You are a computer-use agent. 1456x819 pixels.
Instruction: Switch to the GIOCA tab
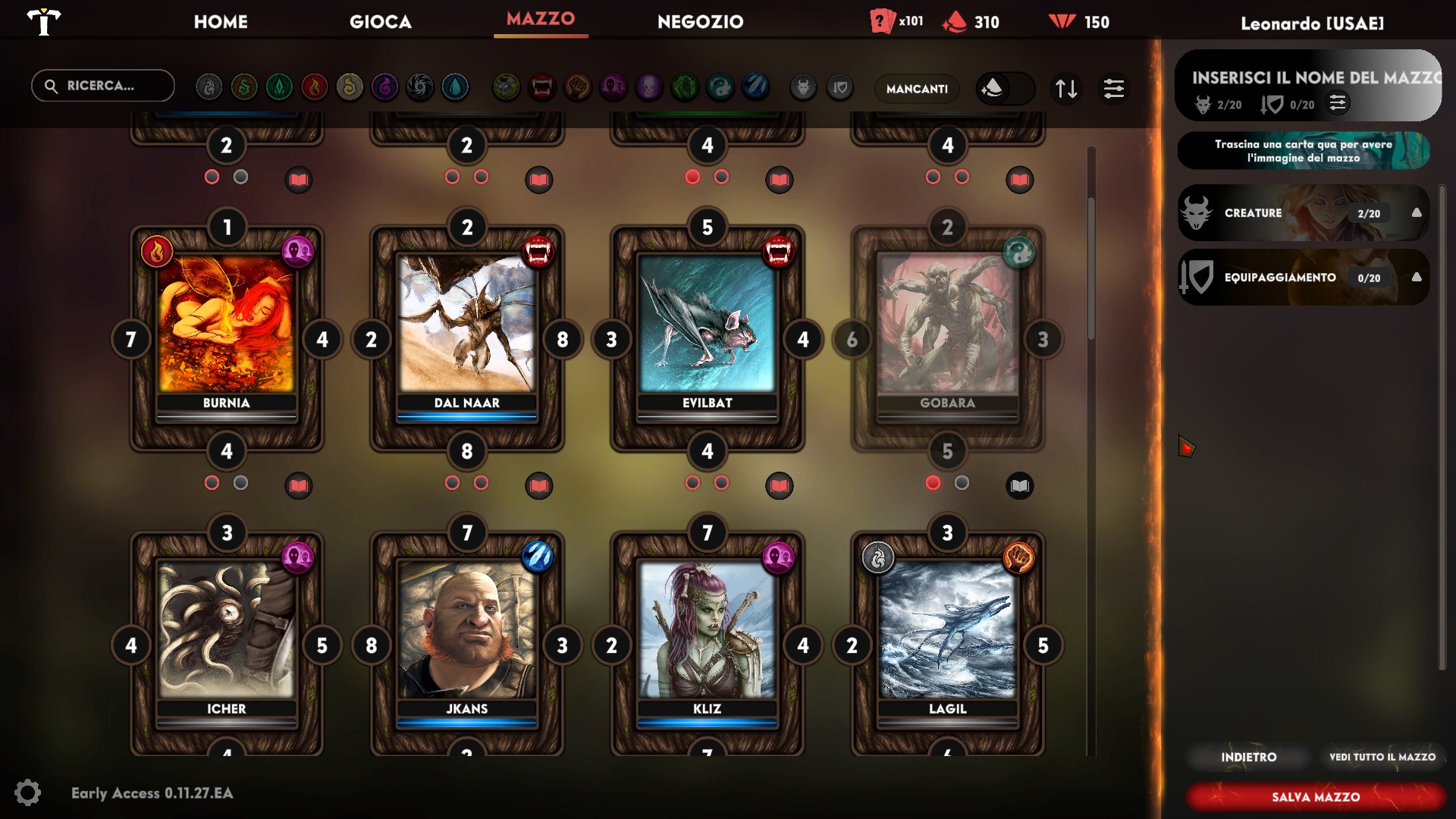click(x=381, y=22)
